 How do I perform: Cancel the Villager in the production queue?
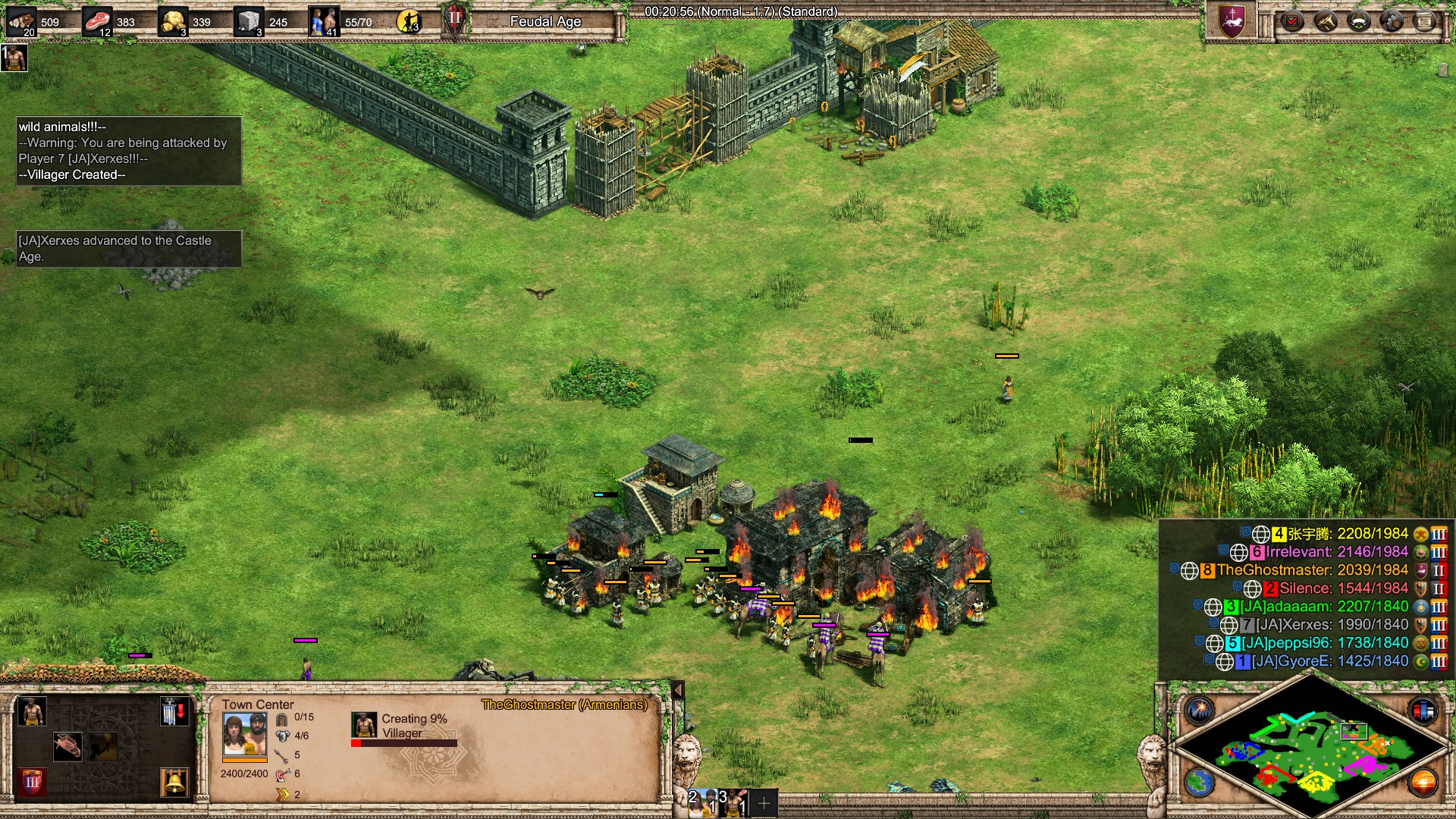(364, 725)
